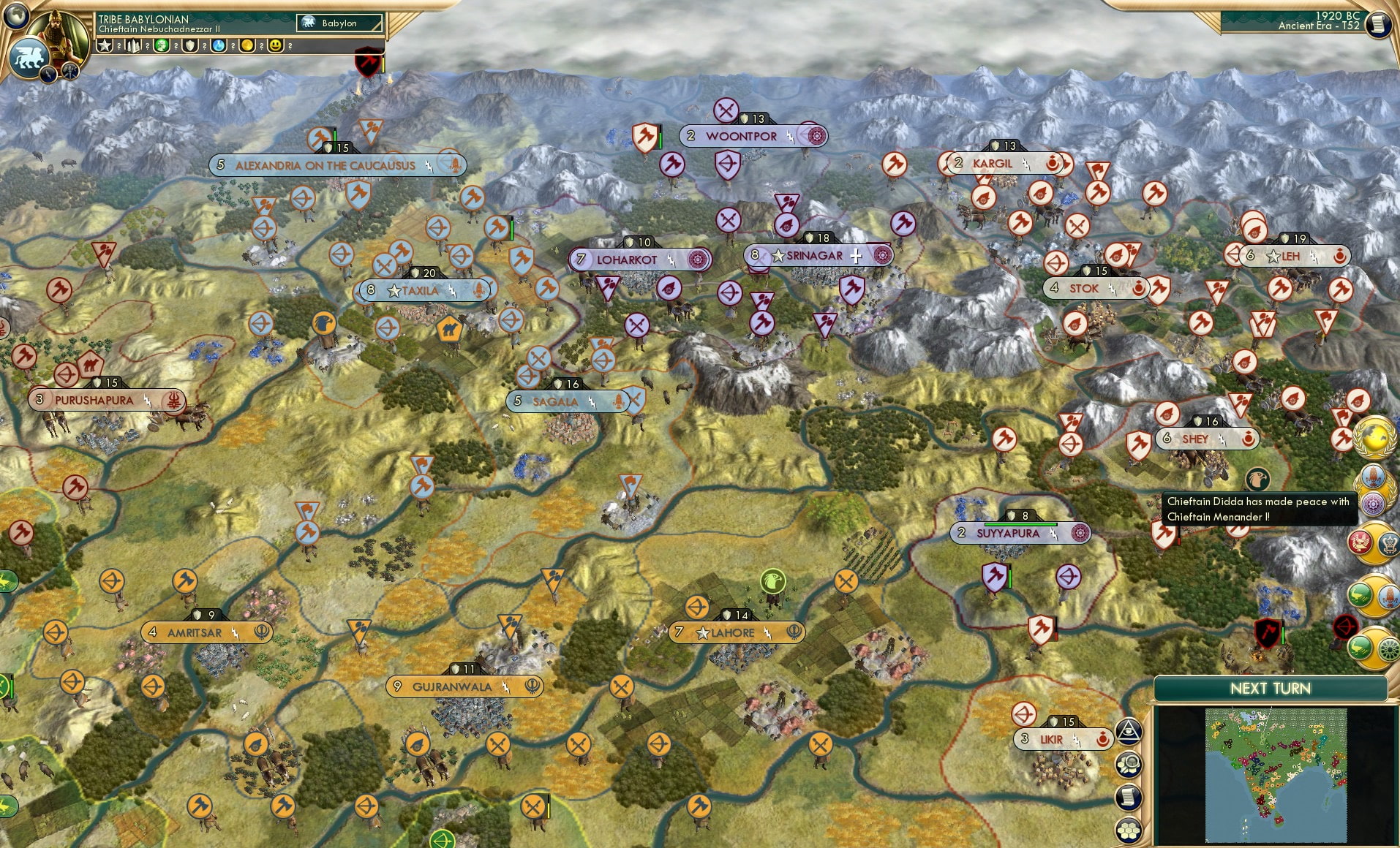
Task: Click the gold coin indicator in the status bar
Action: pyautogui.click(x=246, y=46)
